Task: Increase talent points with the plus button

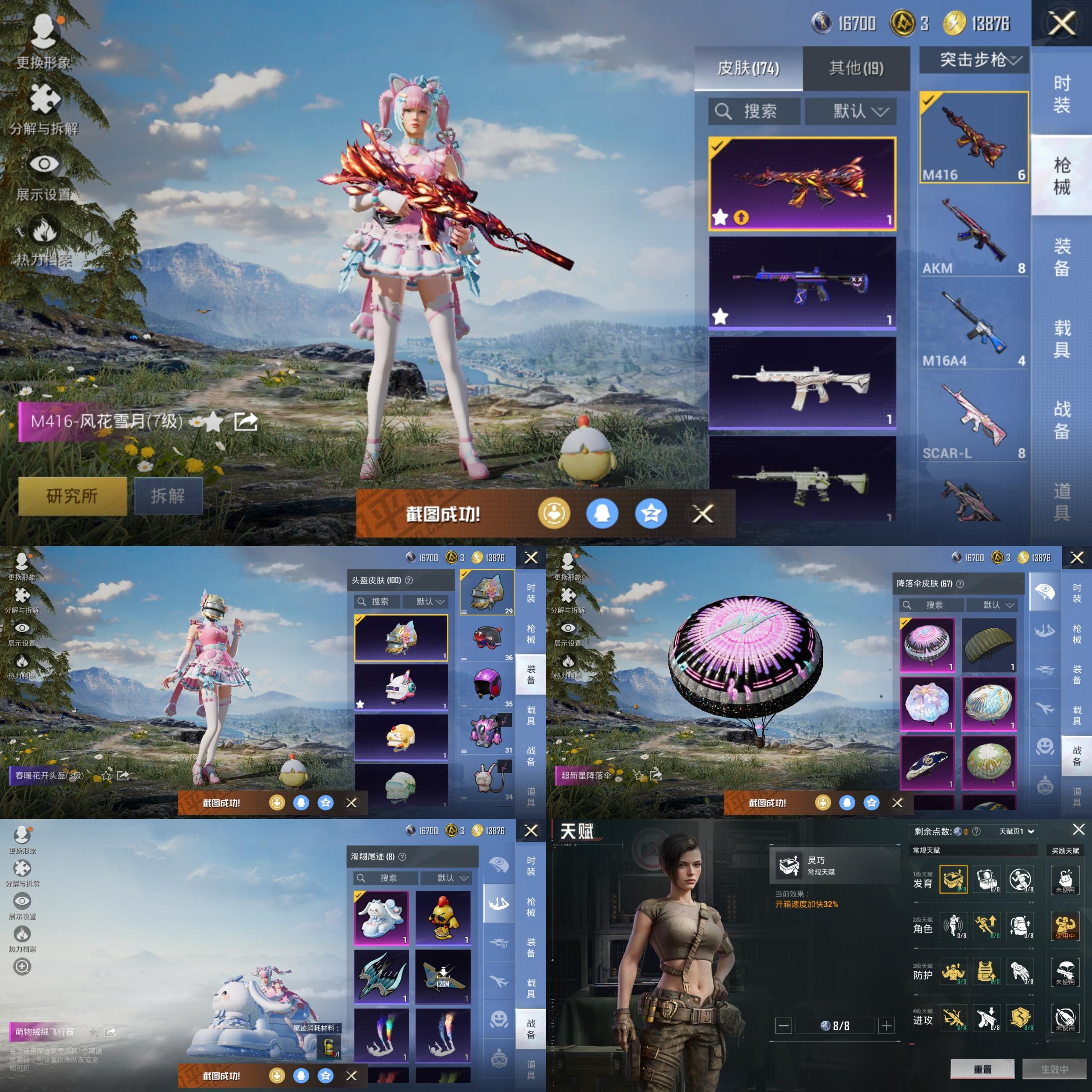Action: (886, 1025)
